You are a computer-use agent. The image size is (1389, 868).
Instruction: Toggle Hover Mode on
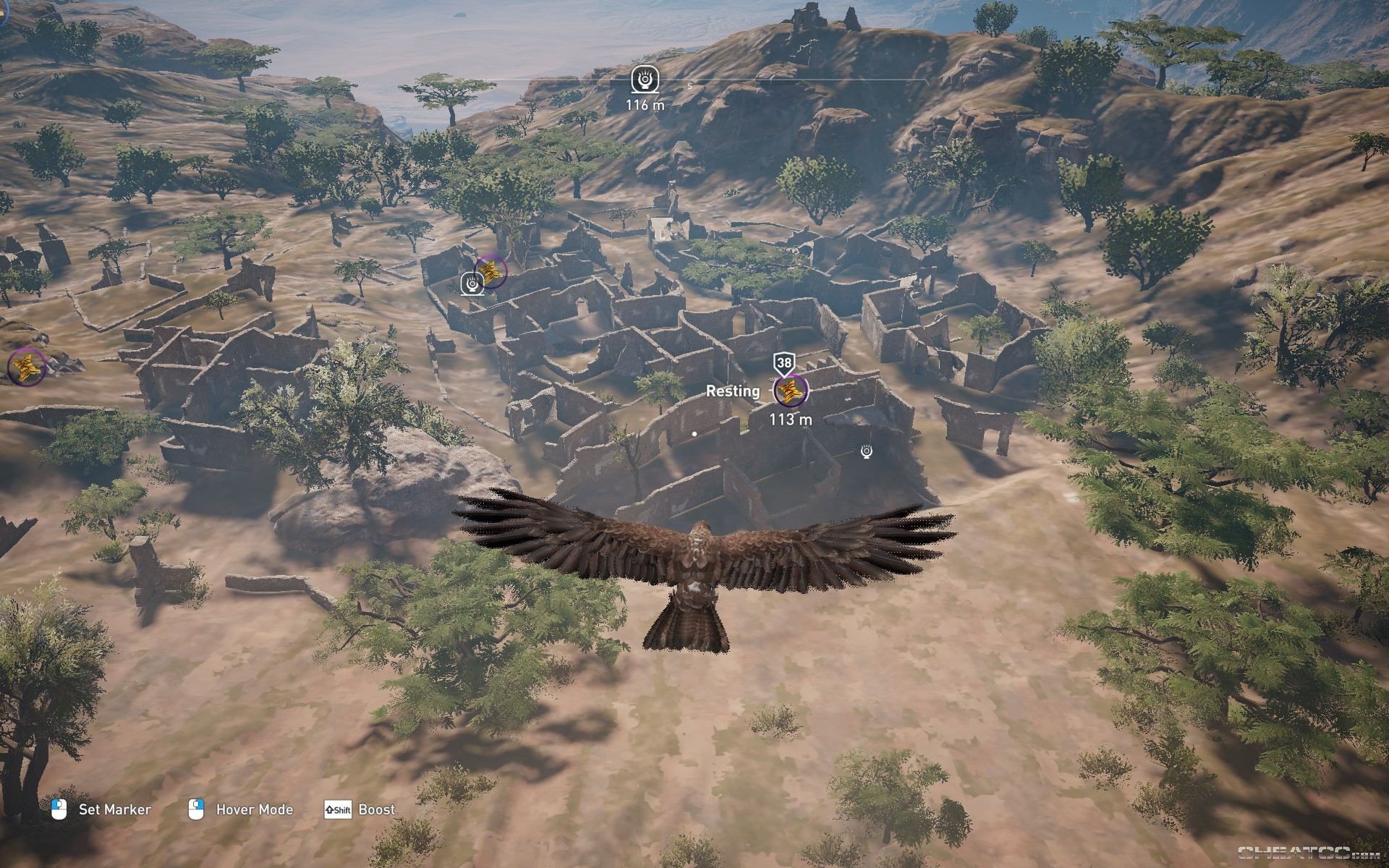253,809
